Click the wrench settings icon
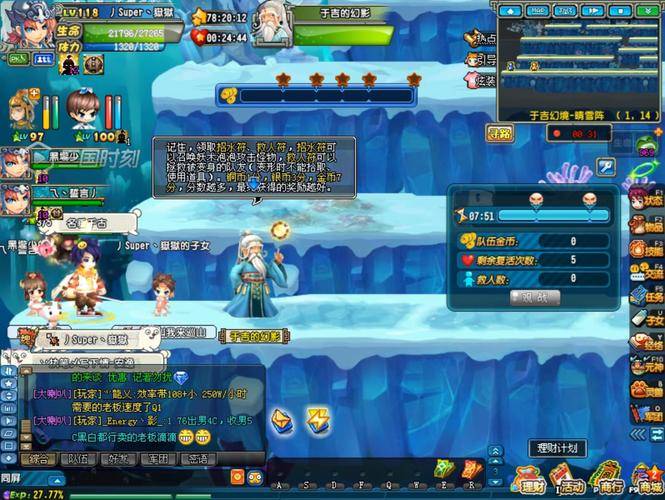Image resolution: width=665 pixels, height=500 pixels. [x=606, y=166]
